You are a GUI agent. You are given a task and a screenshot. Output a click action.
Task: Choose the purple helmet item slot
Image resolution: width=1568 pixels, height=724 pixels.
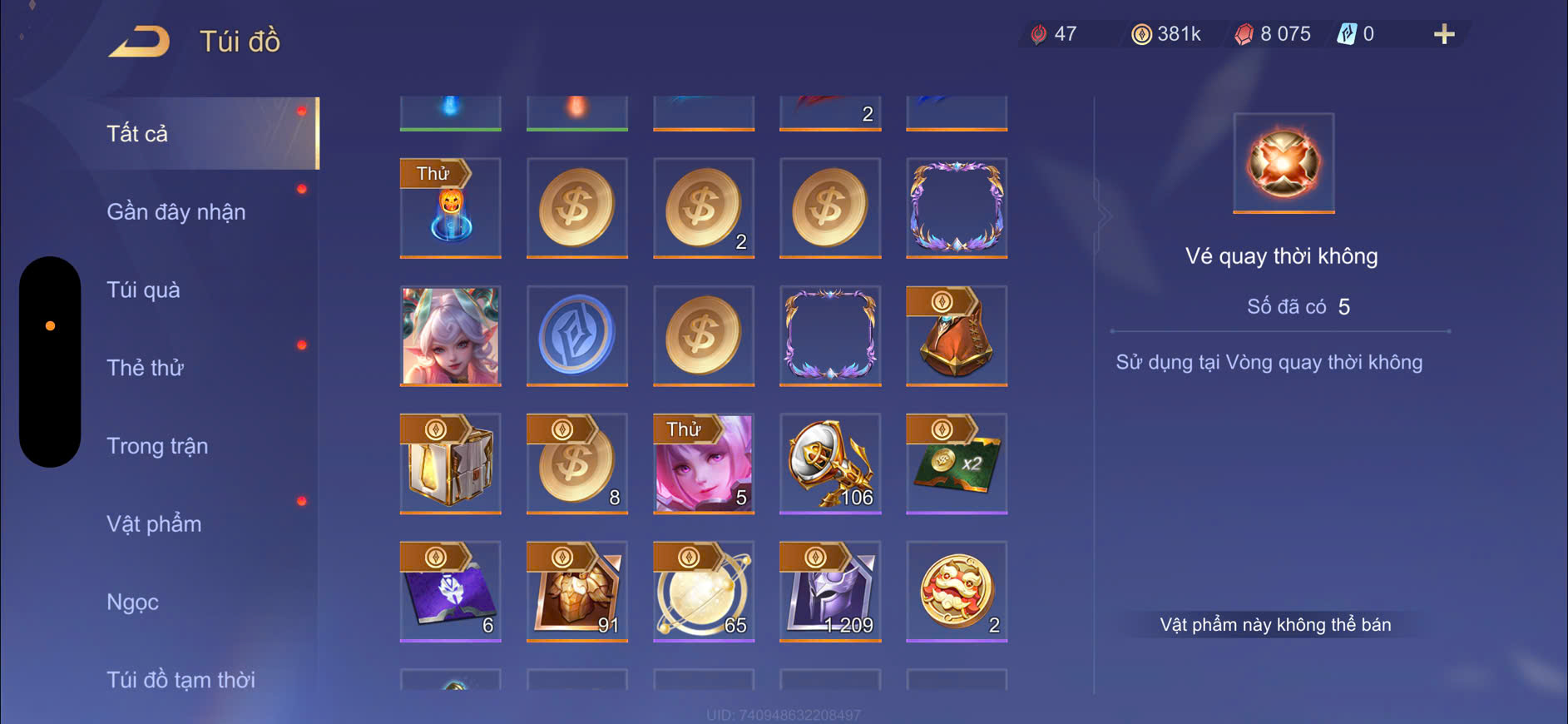[829, 591]
